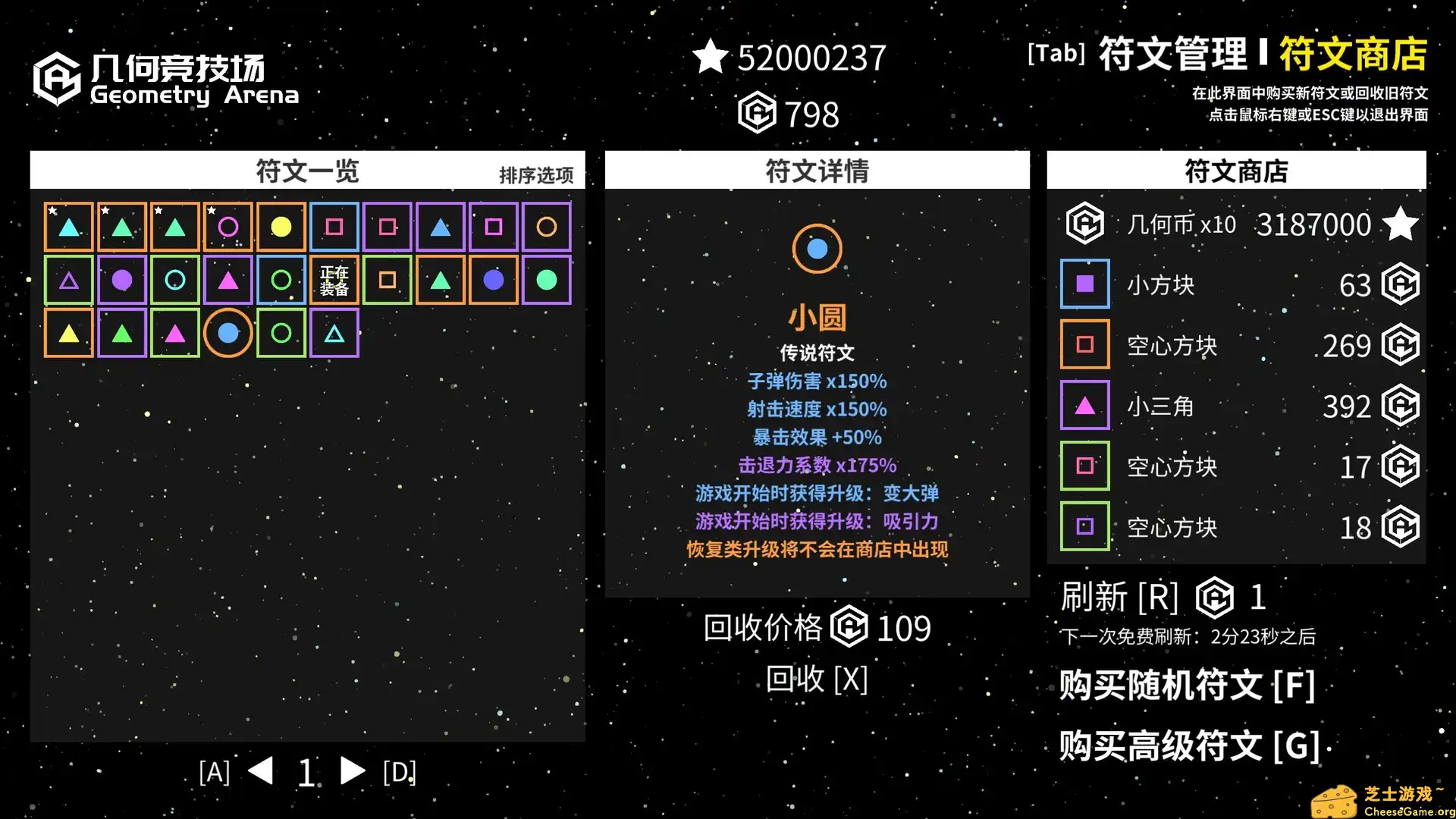
Task: Click the next page arrow near [D]
Action: (353, 771)
